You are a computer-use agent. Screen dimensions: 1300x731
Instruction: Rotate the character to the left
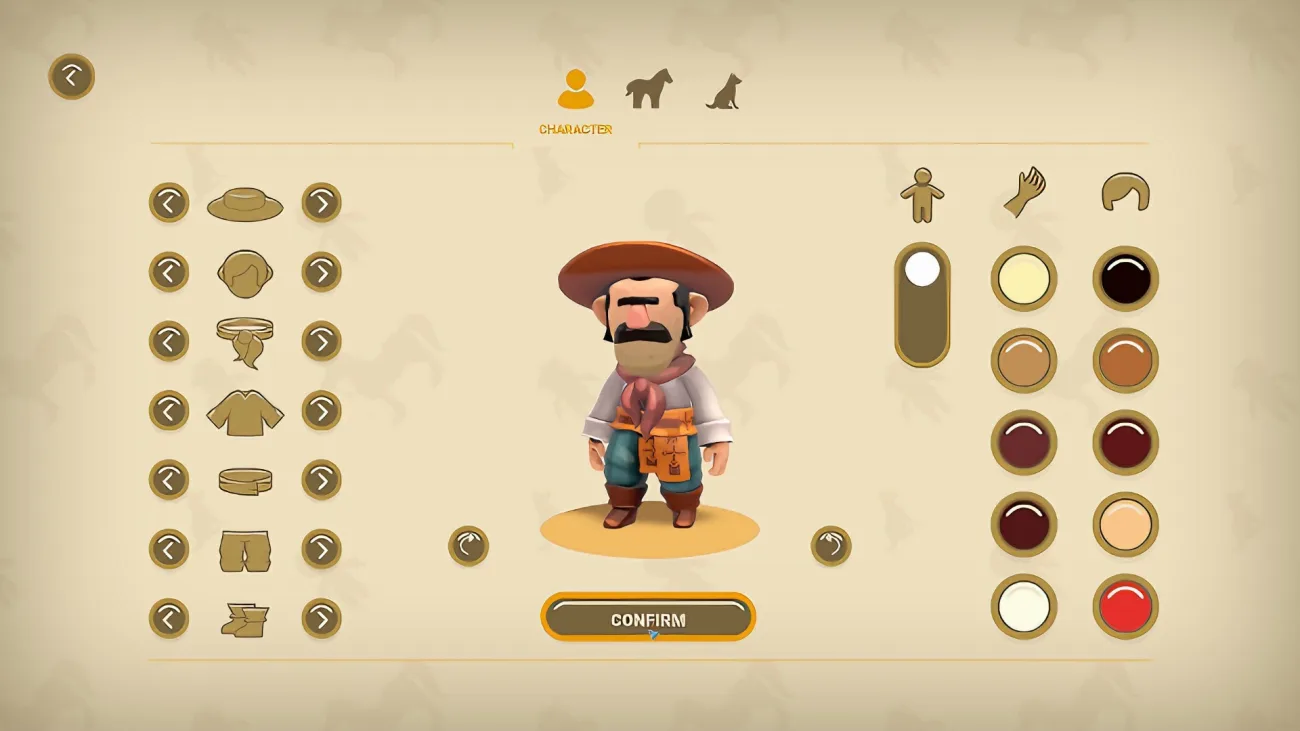(x=468, y=547)
